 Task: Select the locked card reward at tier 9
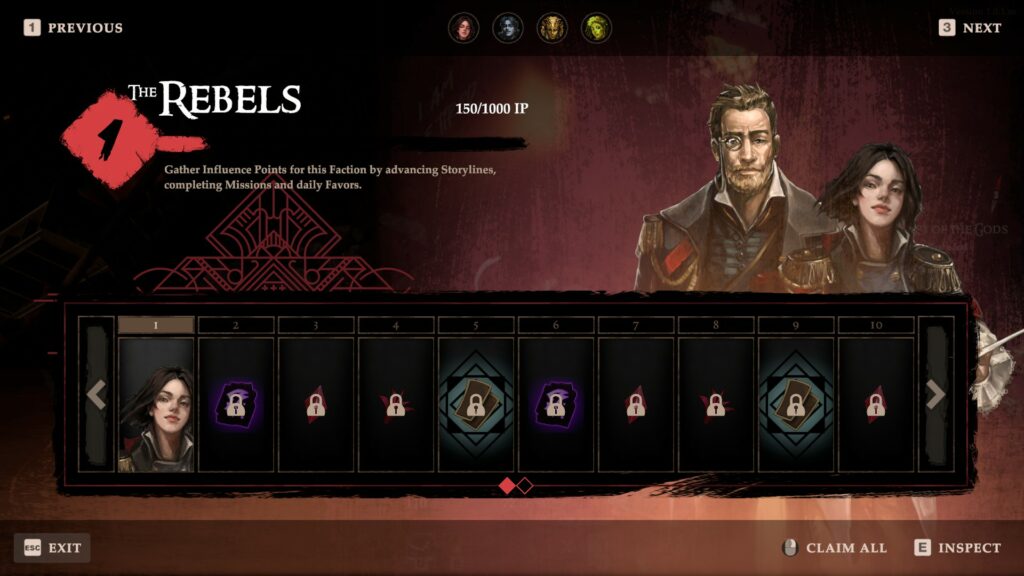(796, 403)
